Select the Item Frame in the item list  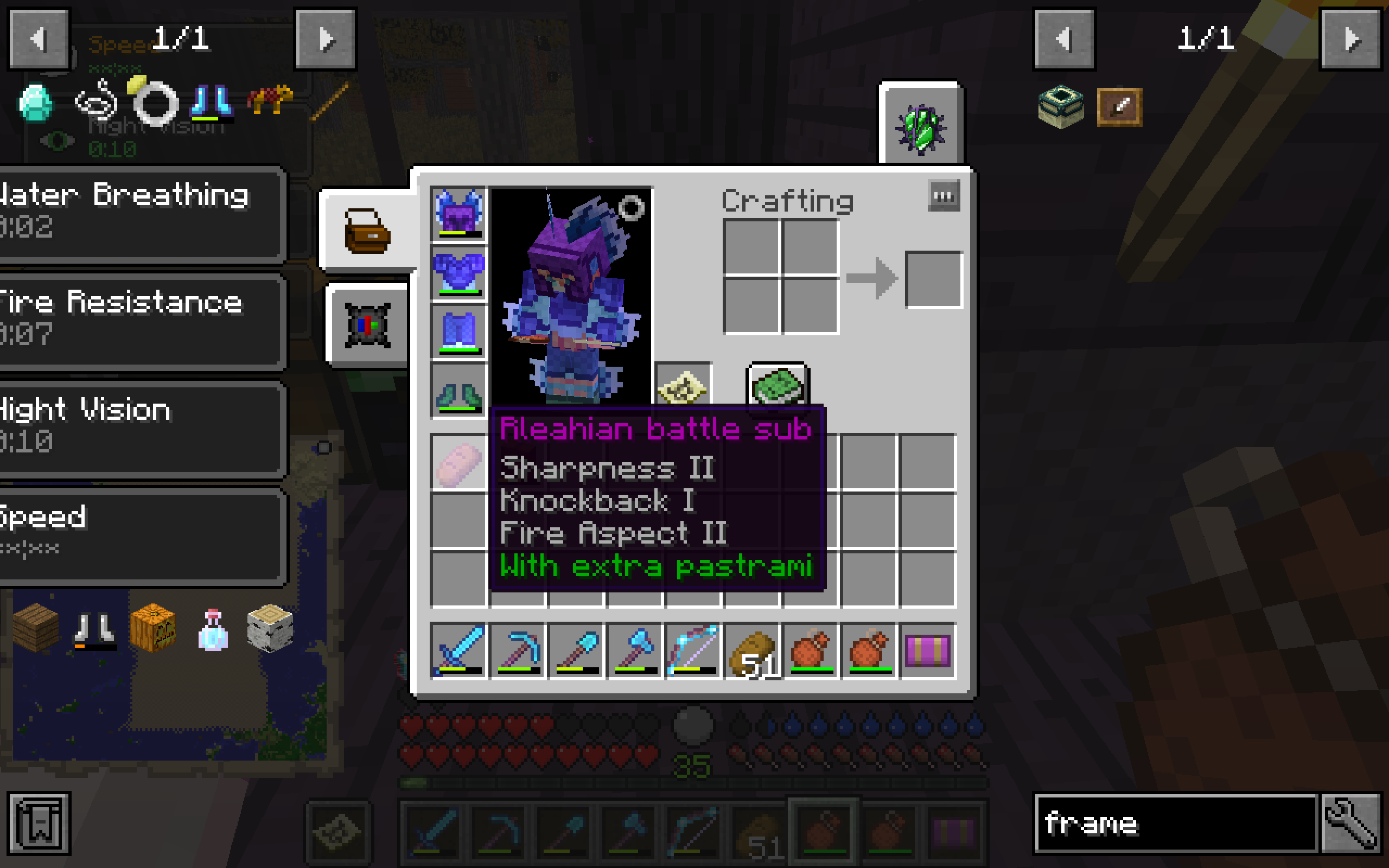point(1119,107)
